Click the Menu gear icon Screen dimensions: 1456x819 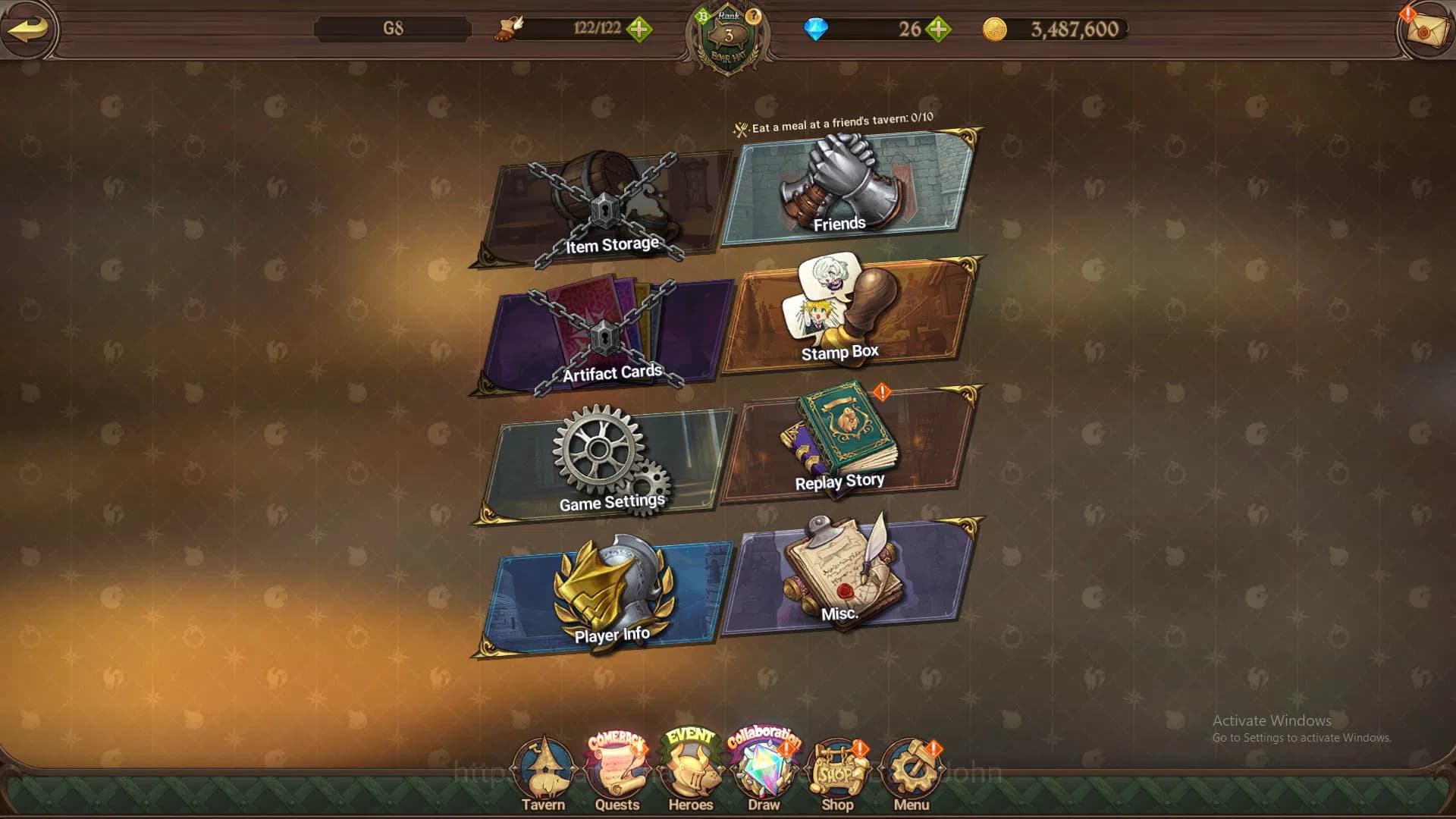(x=911, y=766)
